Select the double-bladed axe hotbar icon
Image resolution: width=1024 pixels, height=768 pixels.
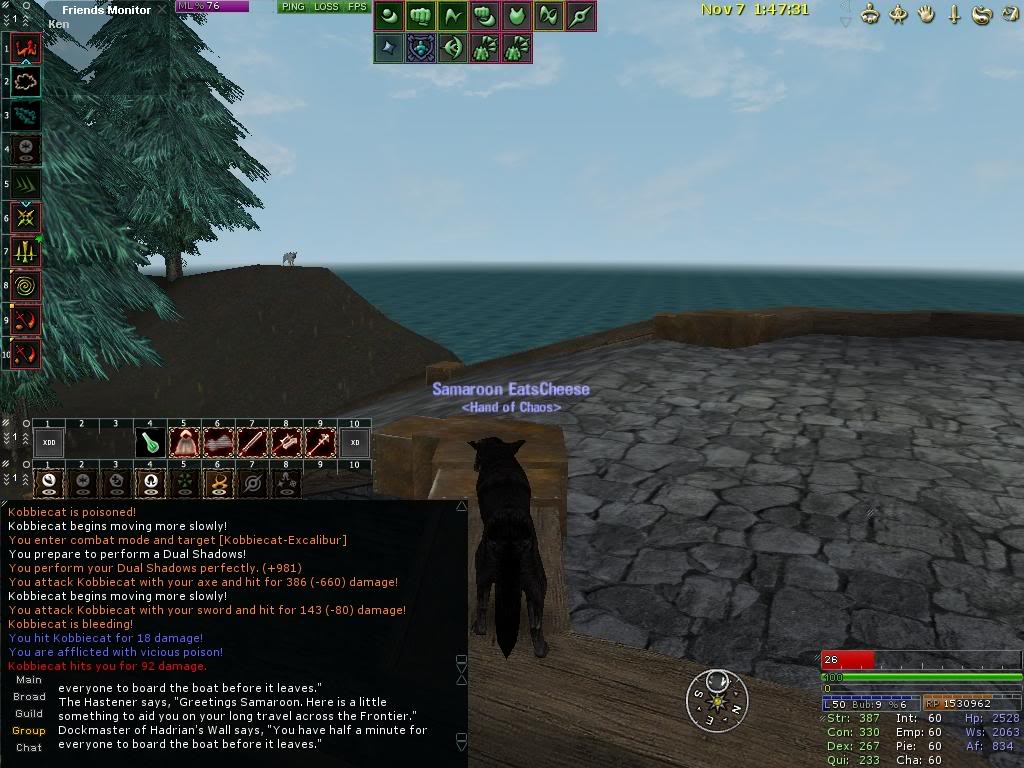[286, 443]
